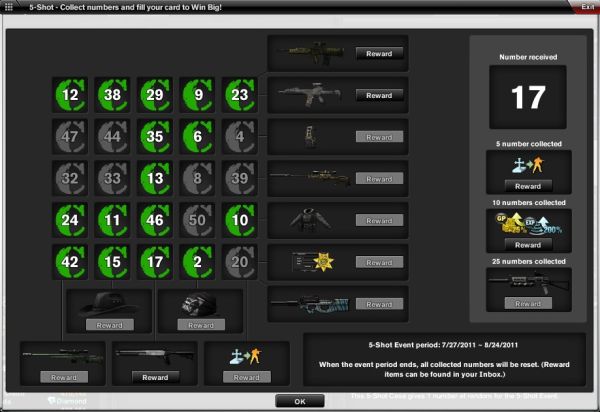Close the window with Exit

587,6
